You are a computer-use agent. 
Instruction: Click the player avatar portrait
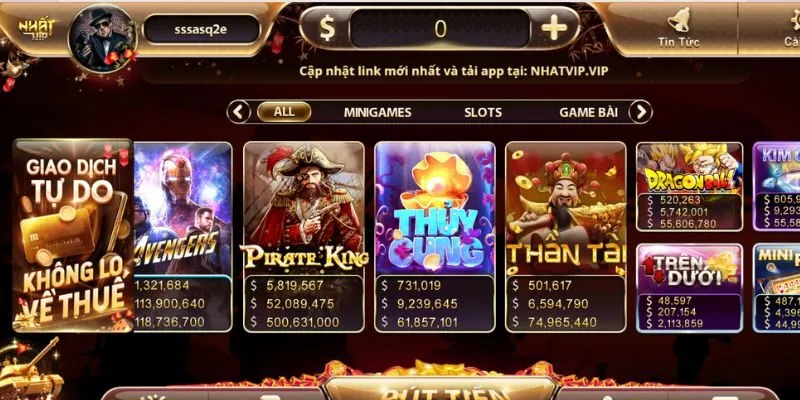(x=102, y=35)
